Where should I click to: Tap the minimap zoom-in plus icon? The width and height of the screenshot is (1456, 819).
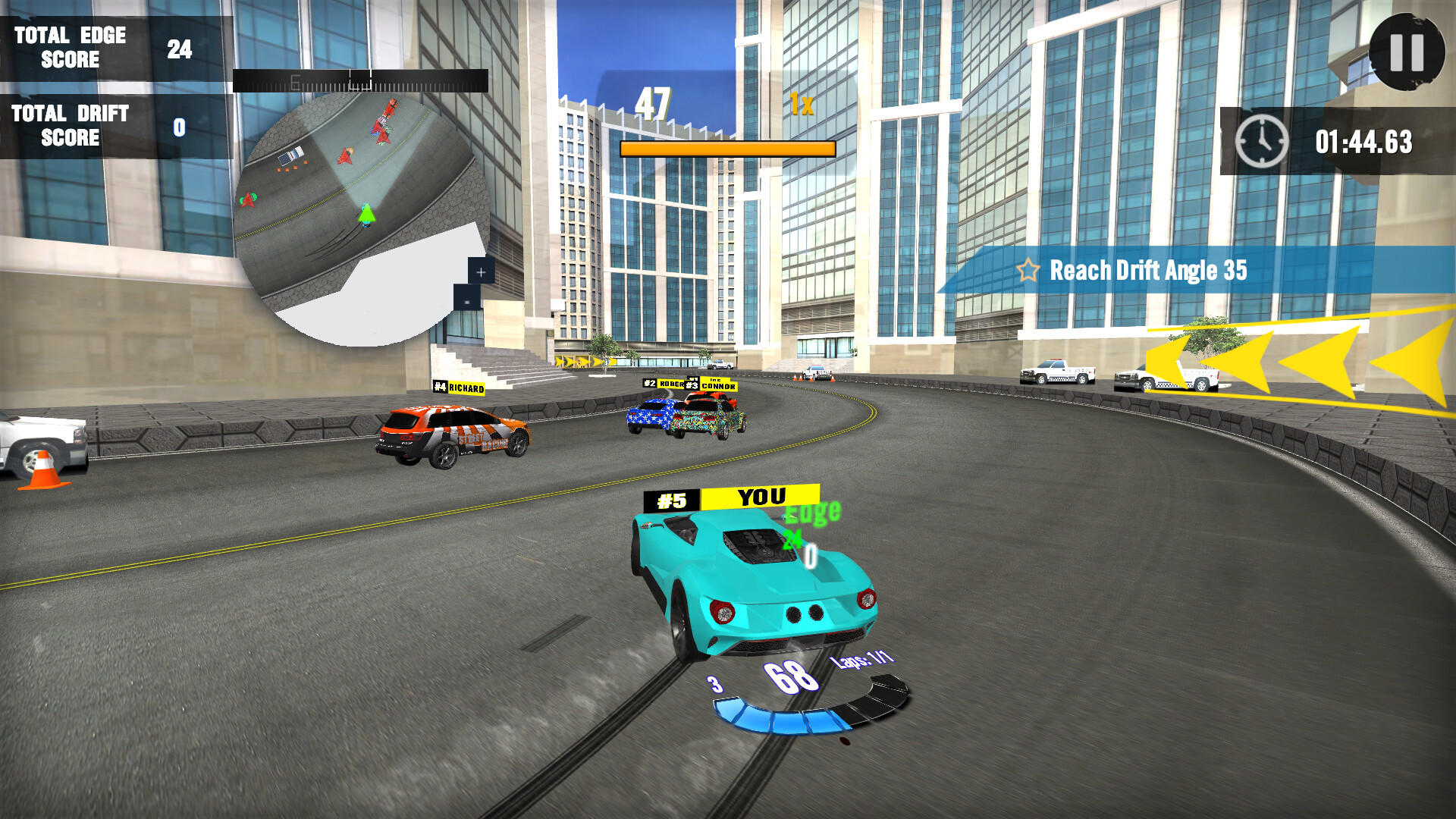480,270
